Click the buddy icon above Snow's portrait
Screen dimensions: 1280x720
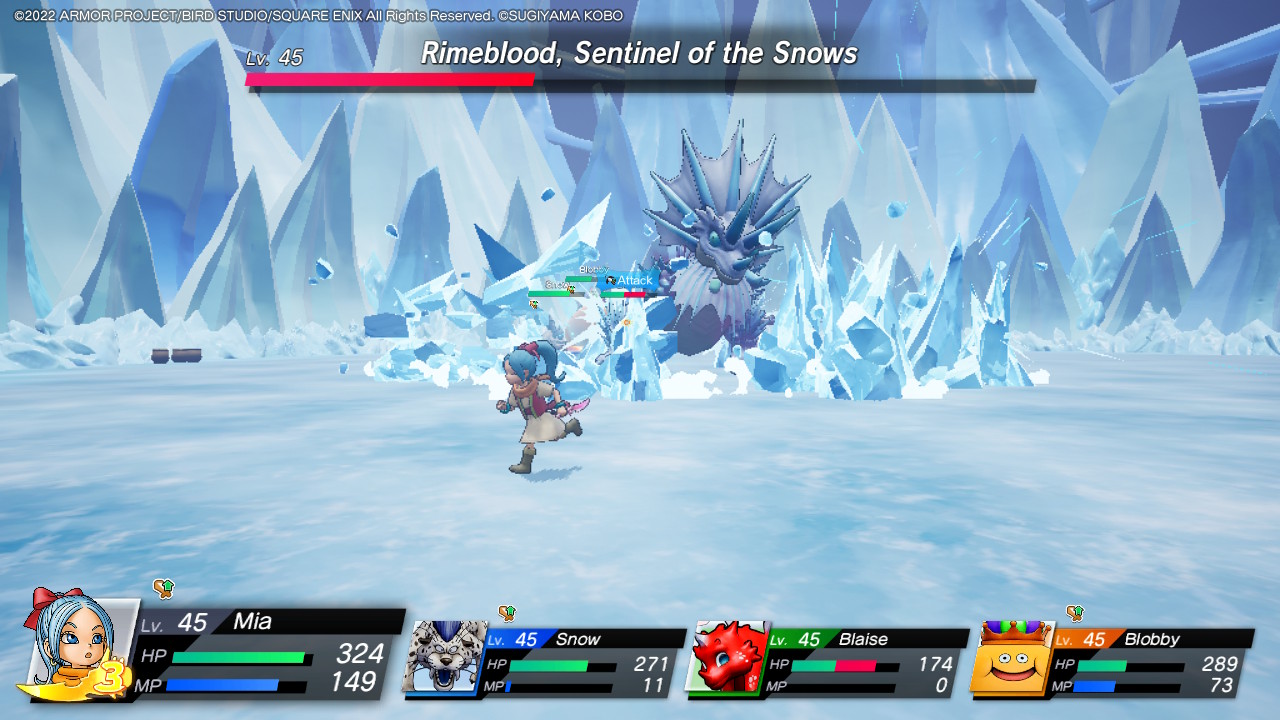(506, 611)
